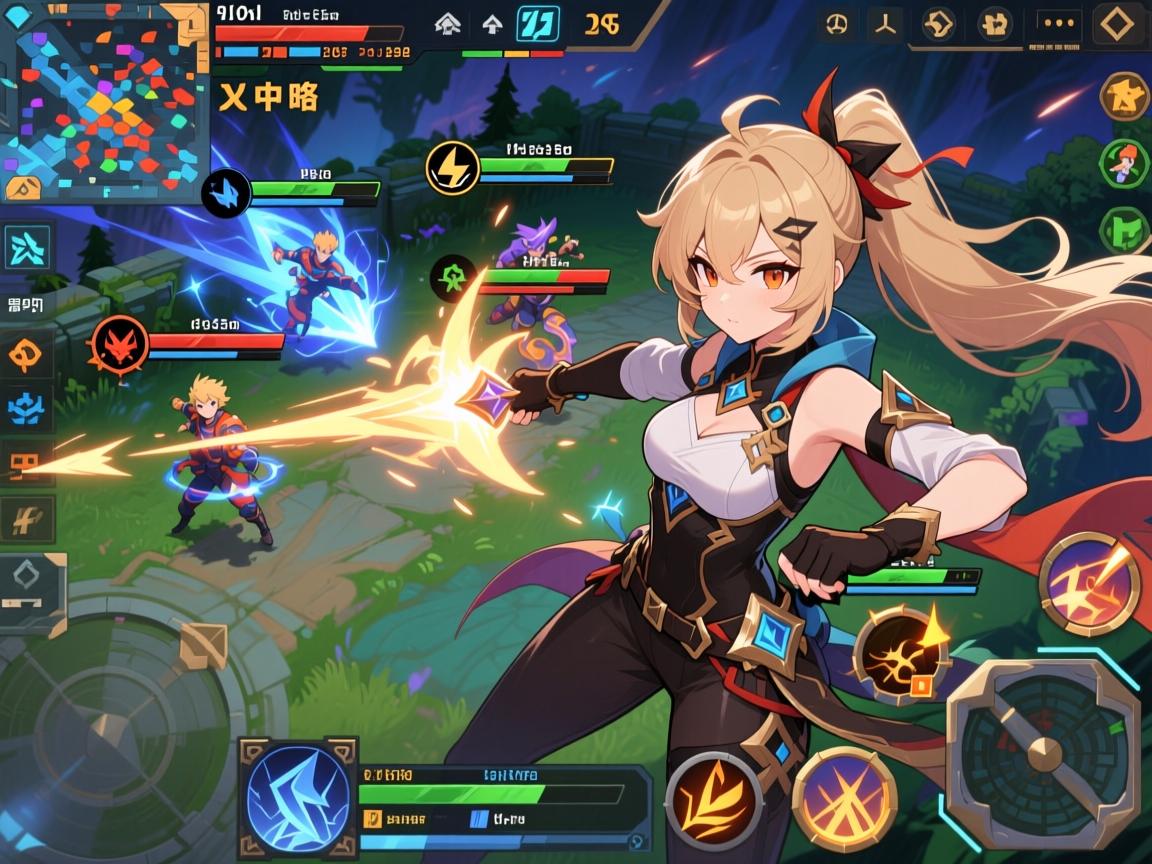Click the three-pronged Y icon in the top bar

[x=885, y=24]
